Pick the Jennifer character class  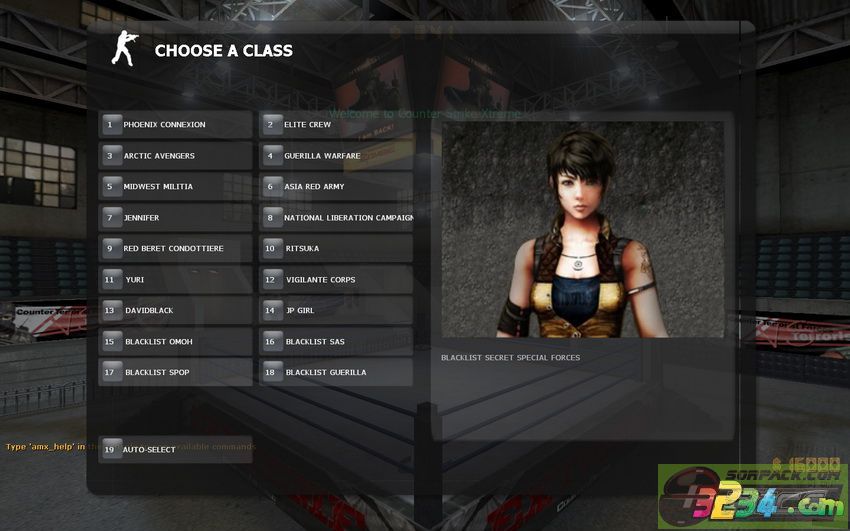click(175, 218)
